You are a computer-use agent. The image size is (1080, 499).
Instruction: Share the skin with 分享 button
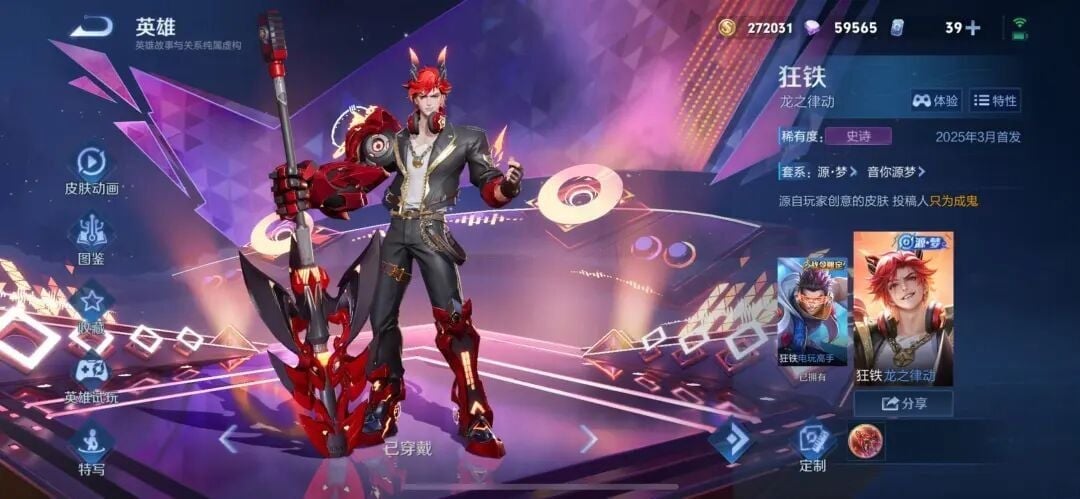(903, 404)
